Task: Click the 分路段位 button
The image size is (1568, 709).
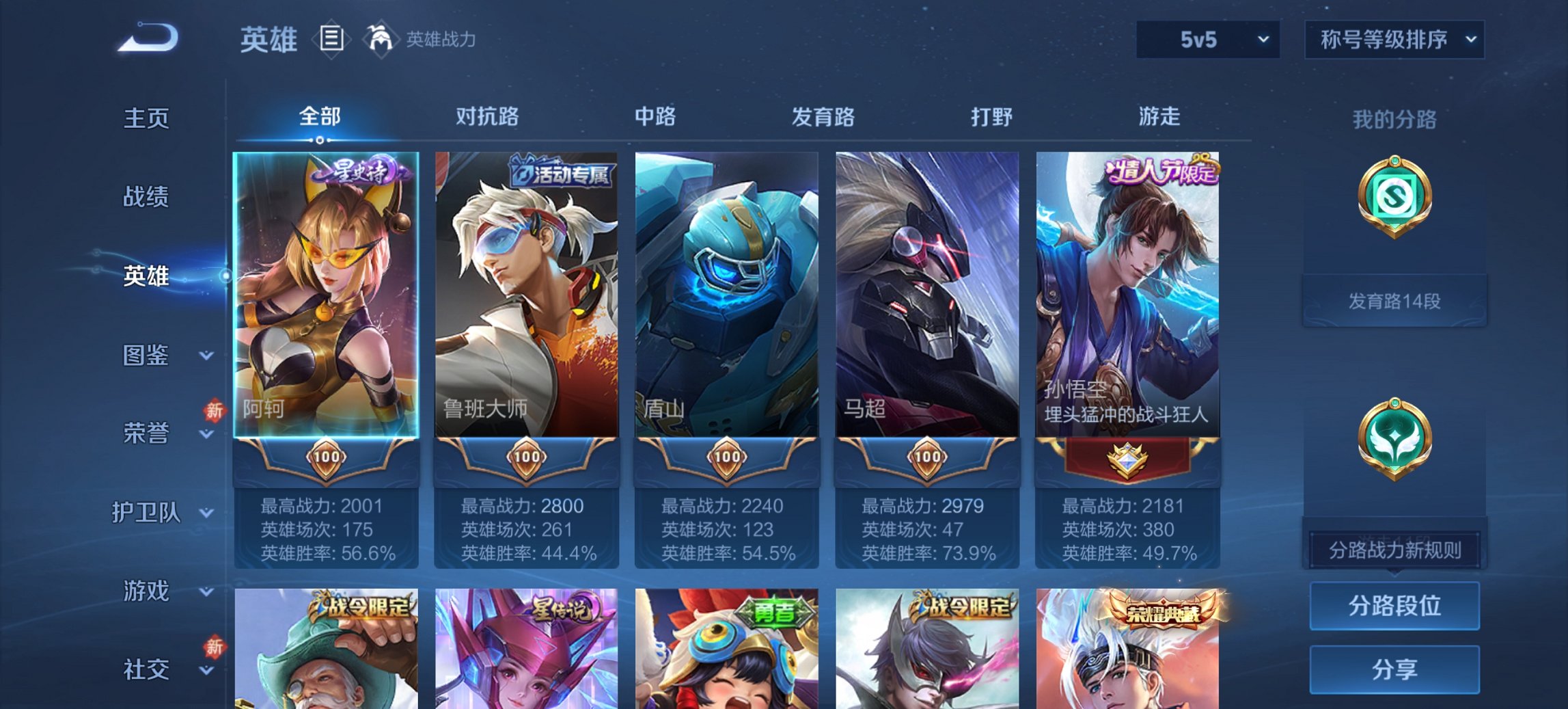Action: pos(1394,606)
